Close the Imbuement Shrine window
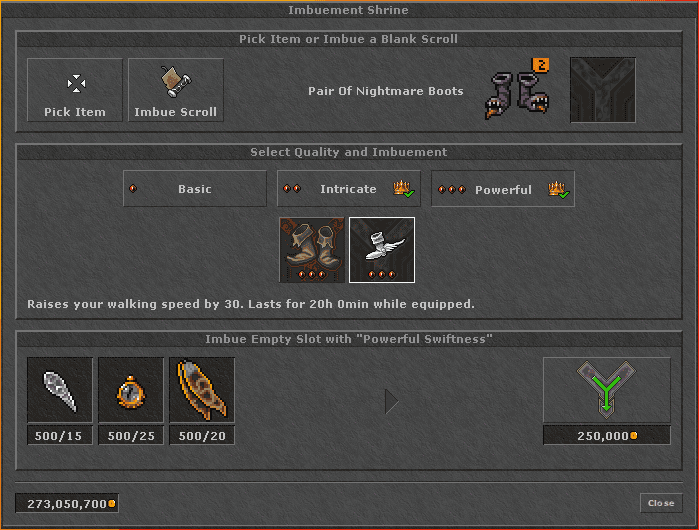 [661, 503]
